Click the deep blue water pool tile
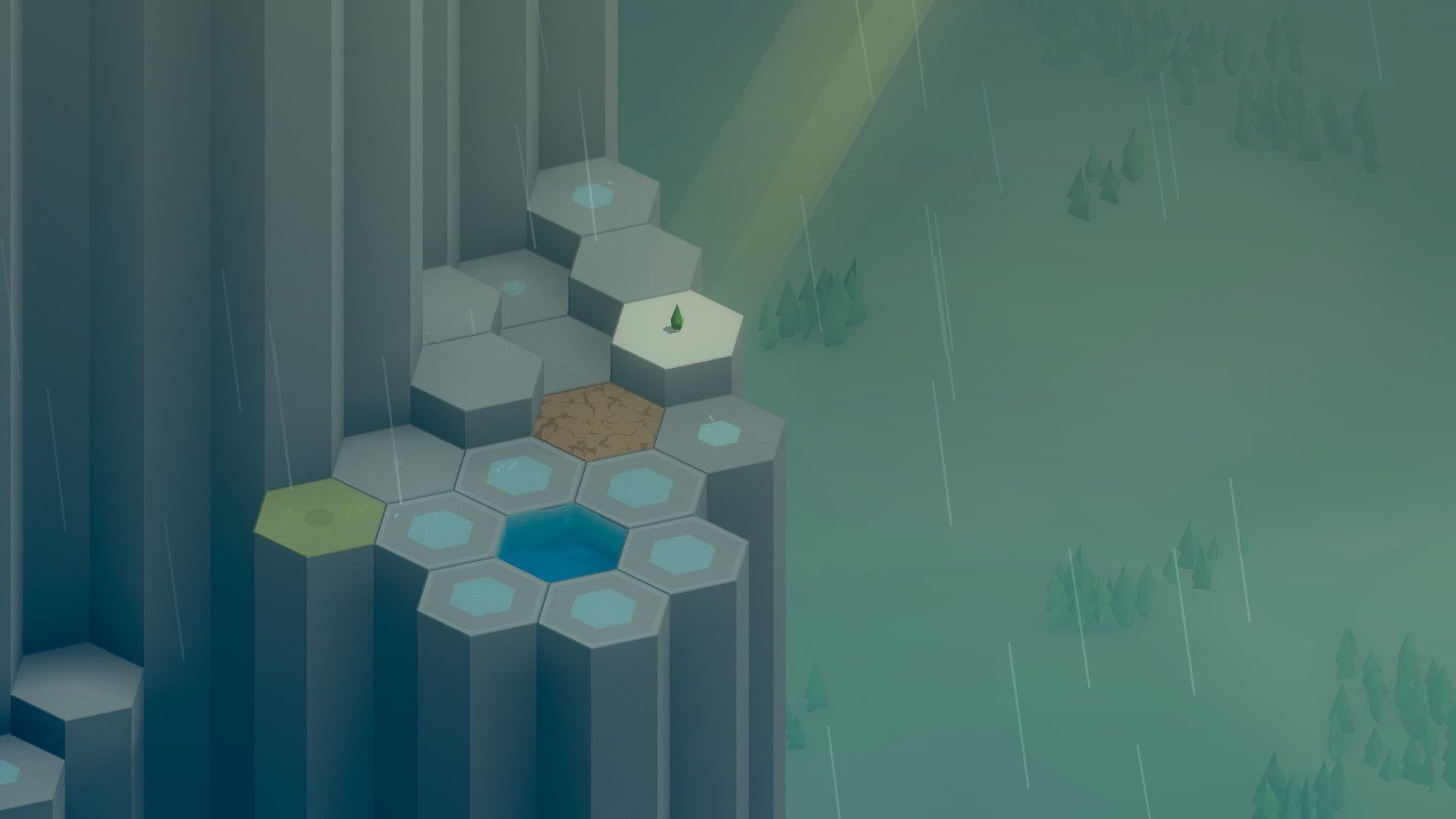The height and width of the screenshot is (819, 1456). coord(562,541)
